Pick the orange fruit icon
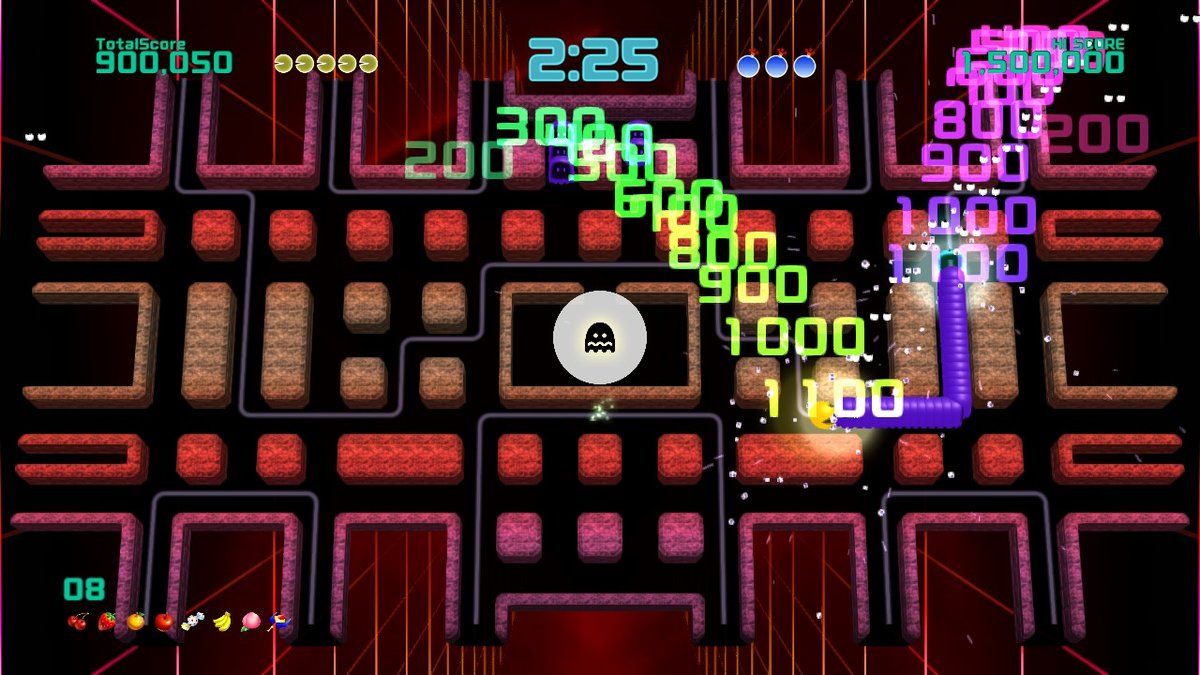 [135, 622]
